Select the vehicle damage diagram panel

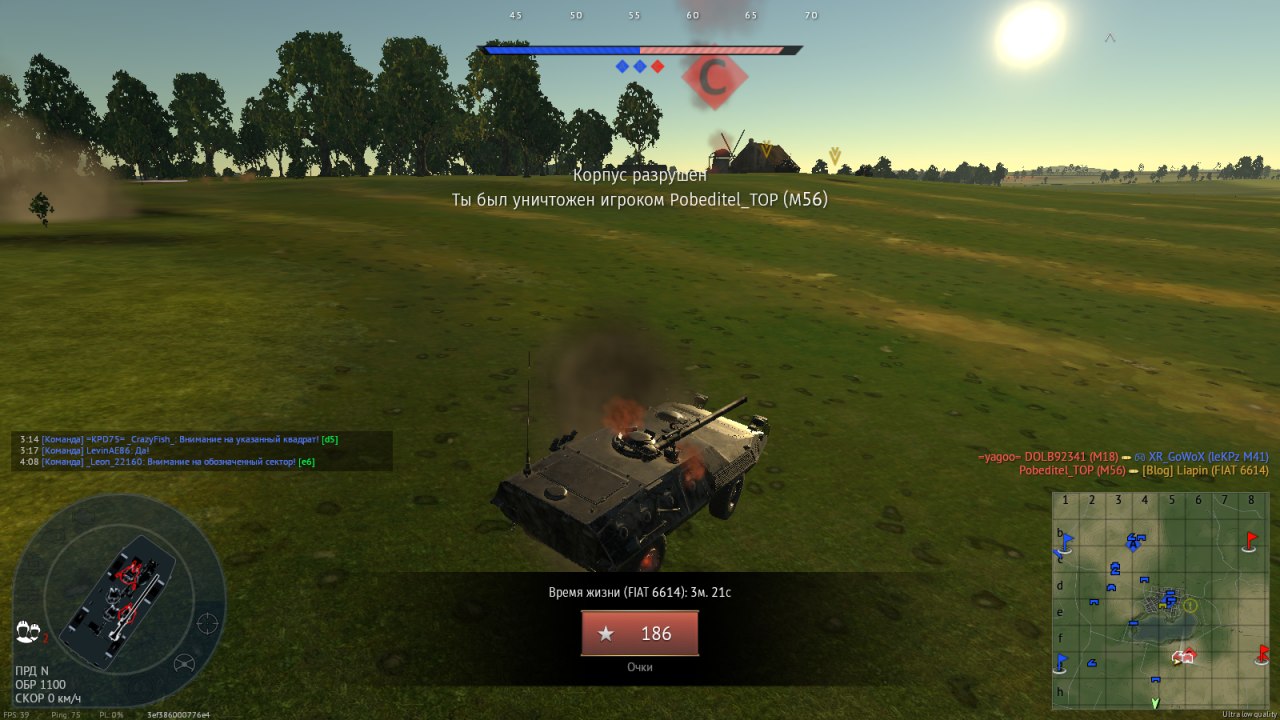118,598
